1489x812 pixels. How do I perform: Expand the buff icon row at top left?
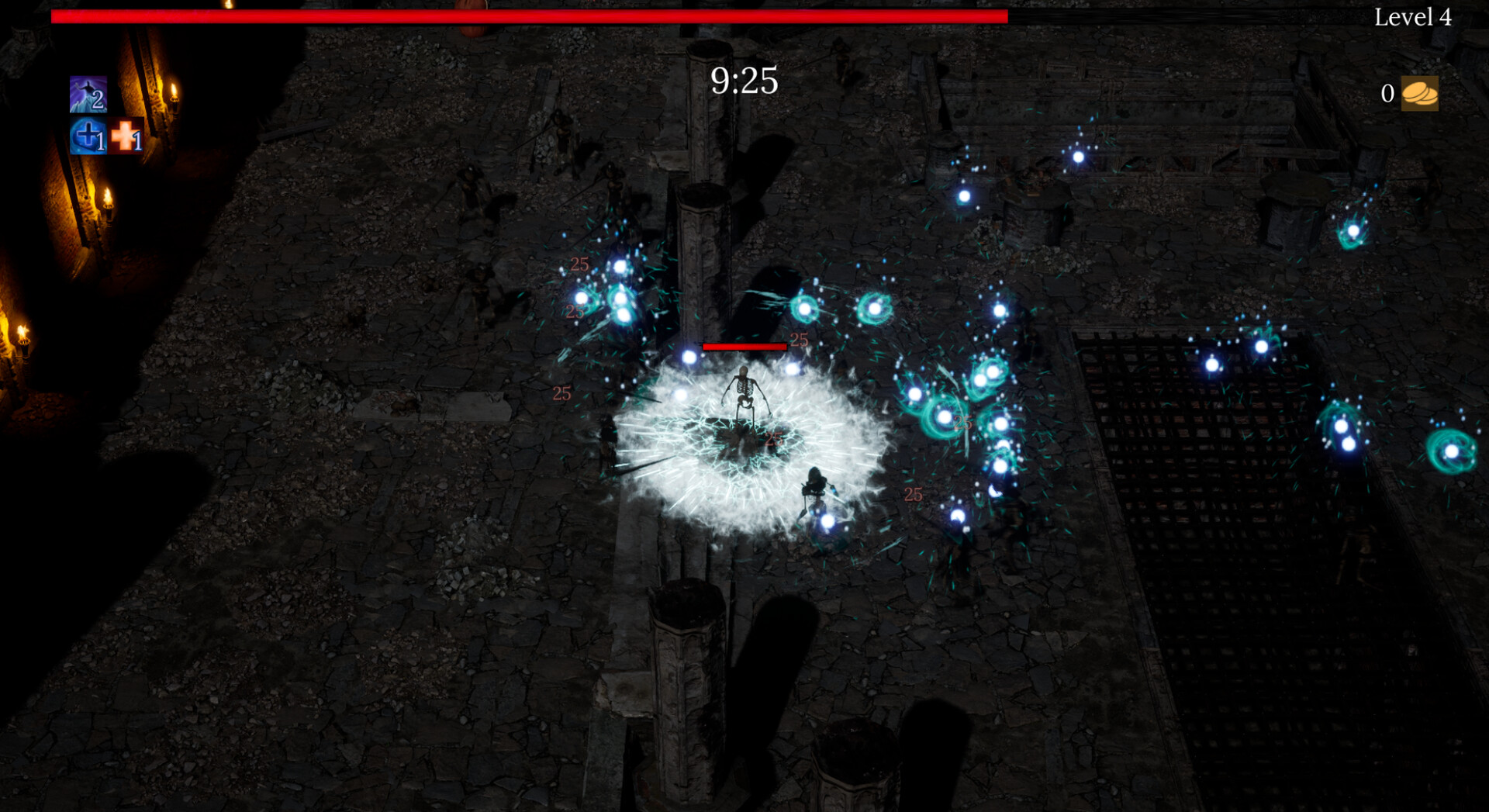tap(105, 115)
